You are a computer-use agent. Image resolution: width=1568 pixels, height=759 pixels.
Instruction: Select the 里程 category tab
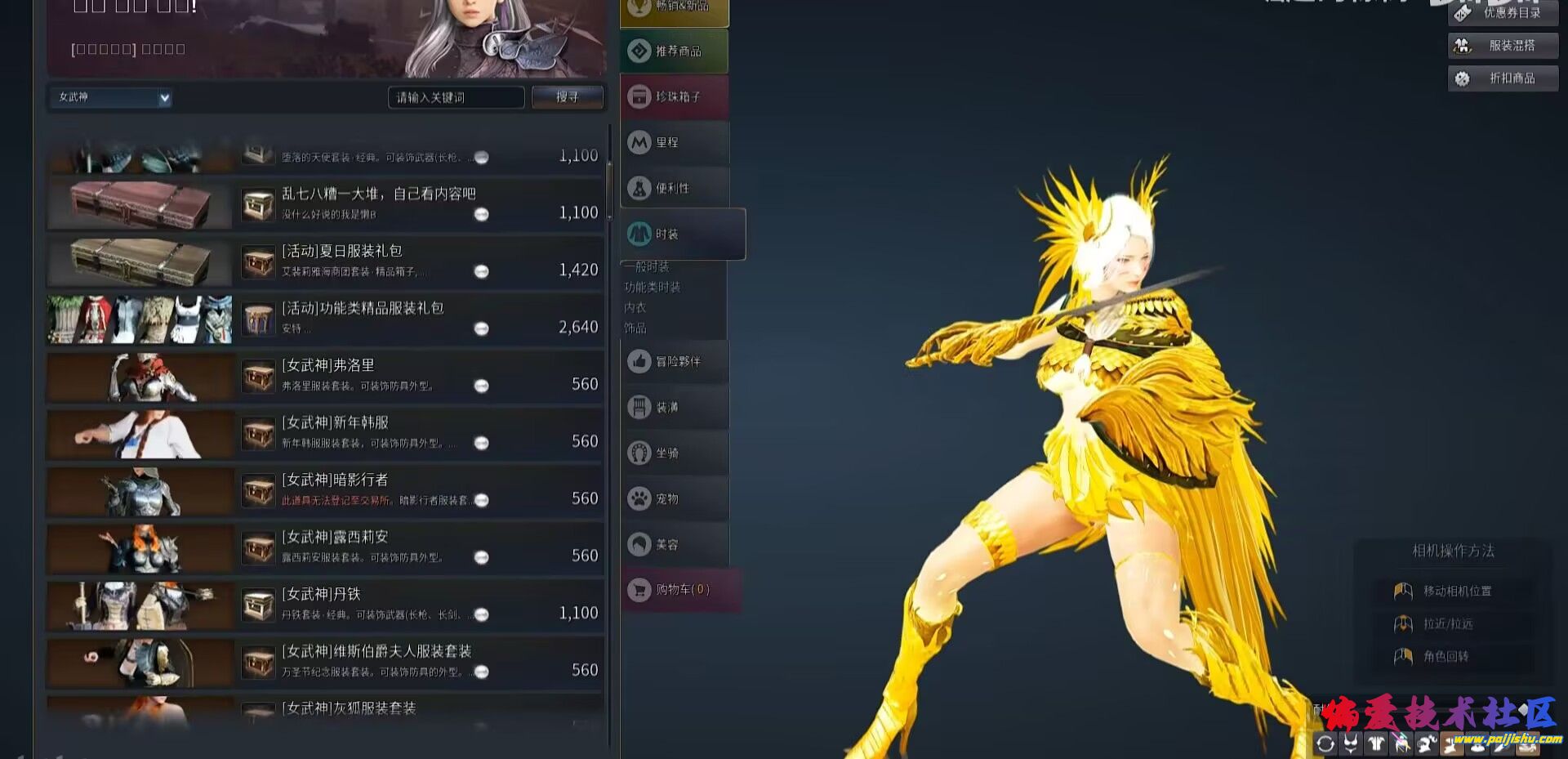(675, 143)
